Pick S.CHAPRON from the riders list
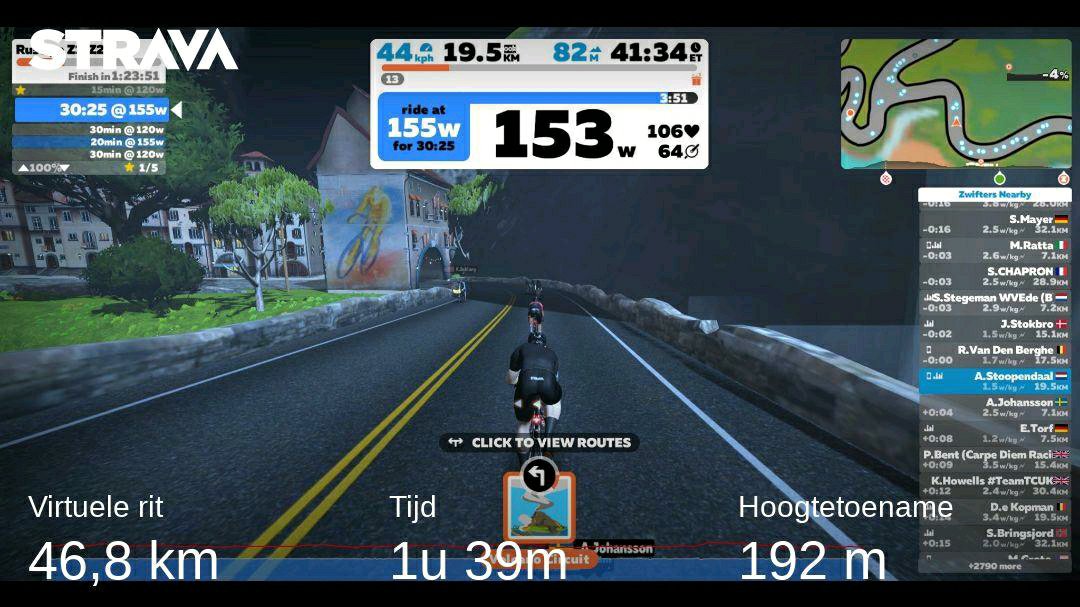This screenshot has width=1080, height=607. tap(994, 276)
